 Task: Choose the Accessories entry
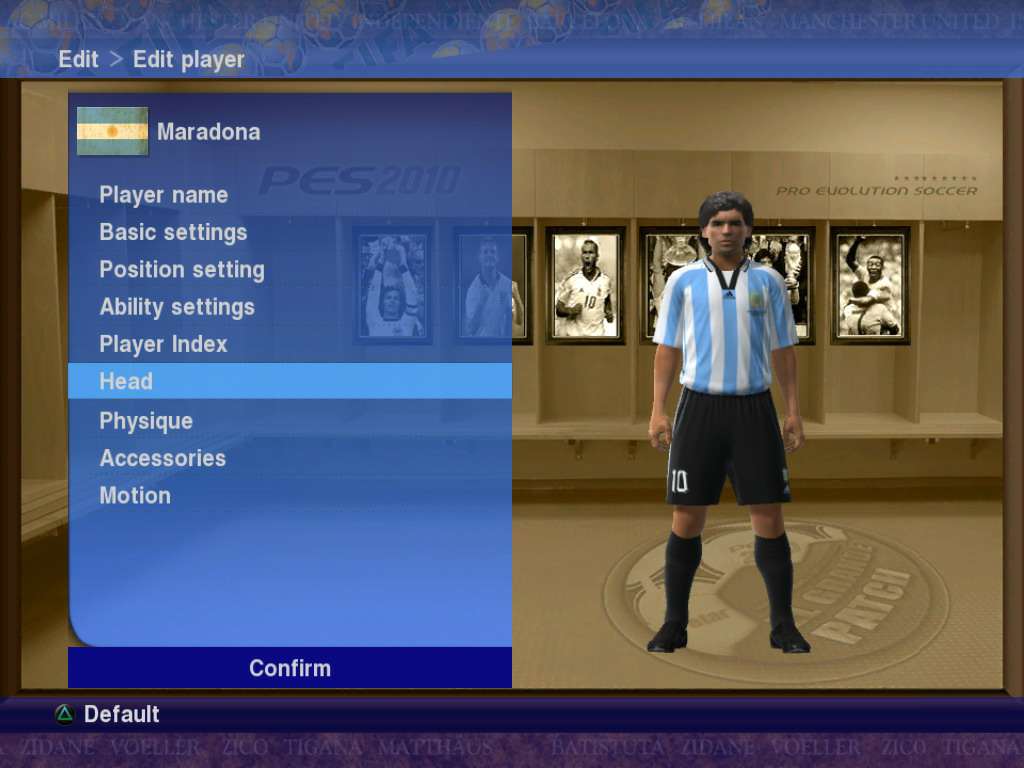[162, 458]
